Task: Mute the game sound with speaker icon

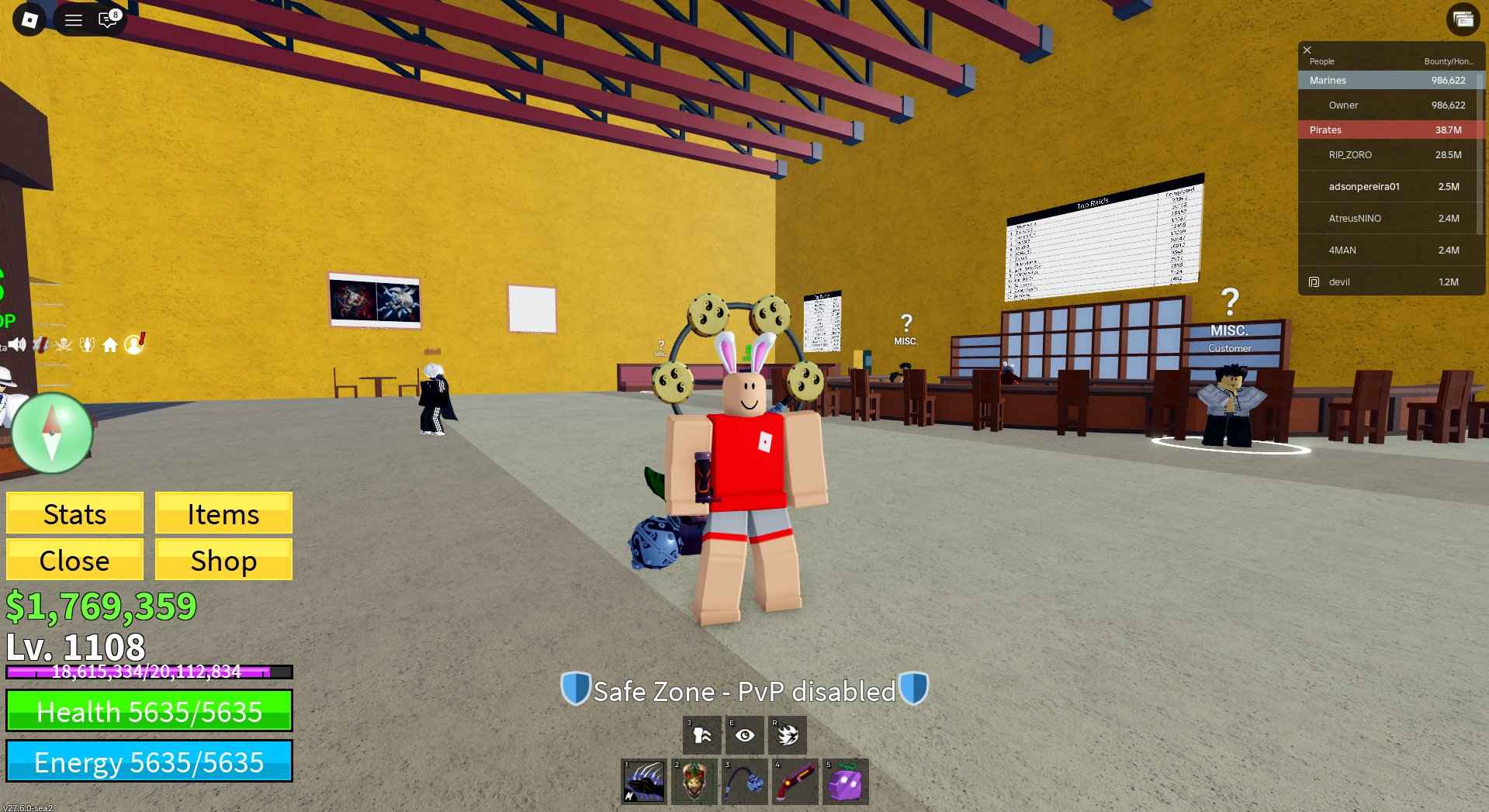Action: (x=17, y=345)
